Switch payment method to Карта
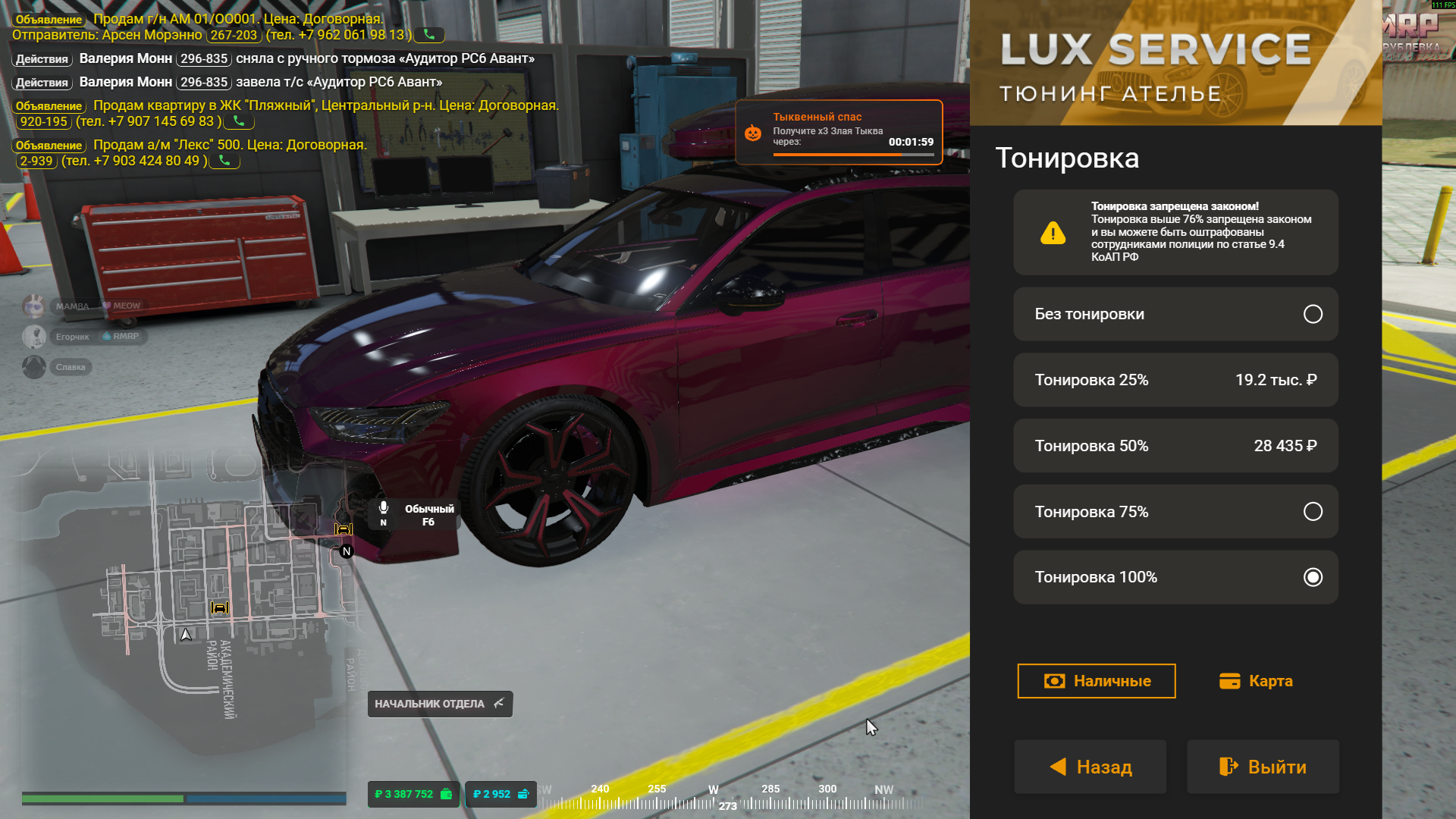The width and height of the screenshot is (1456, 819). coord(1256,681)
